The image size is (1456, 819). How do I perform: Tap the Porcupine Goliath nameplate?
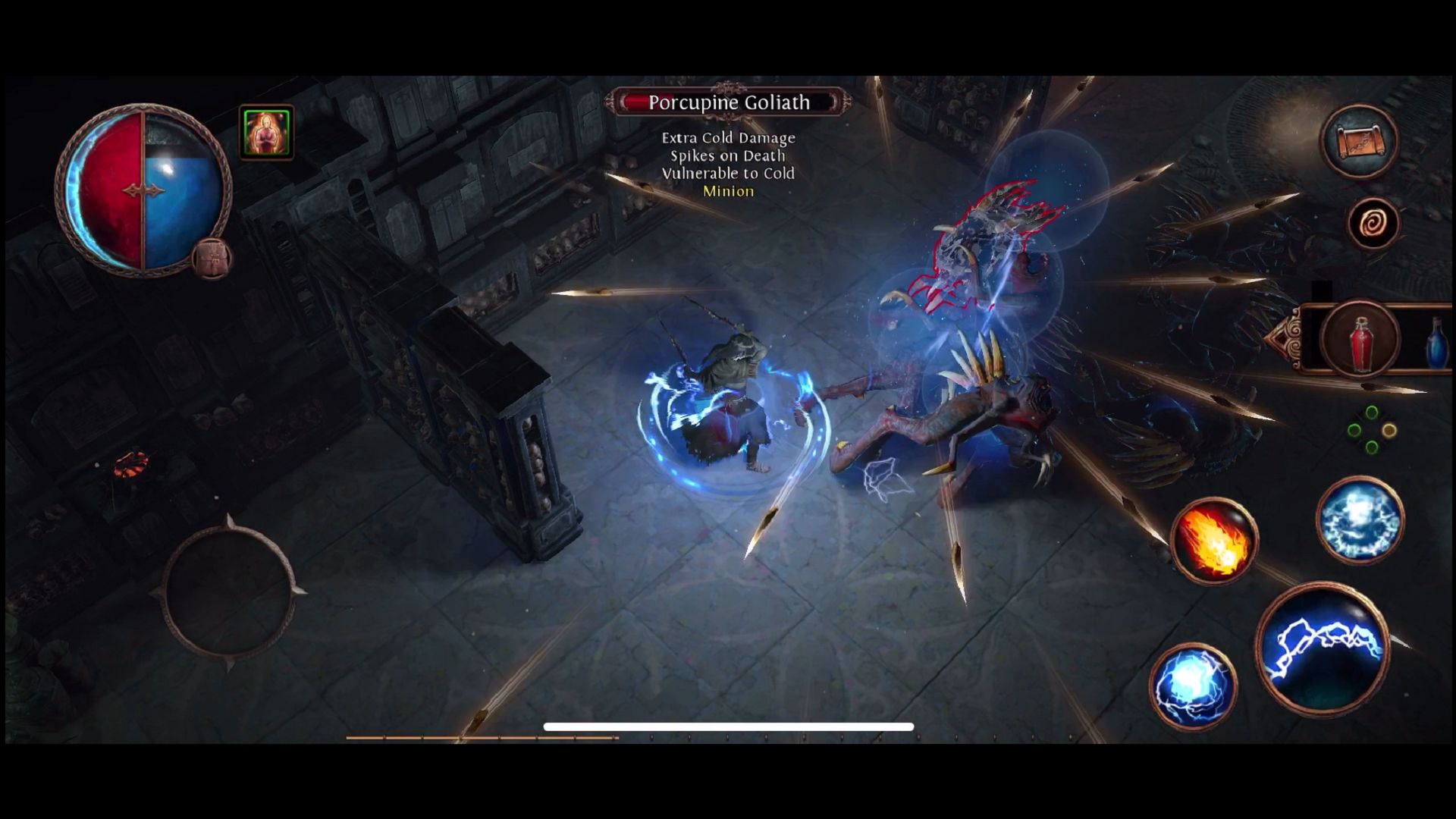pos(728,102)
